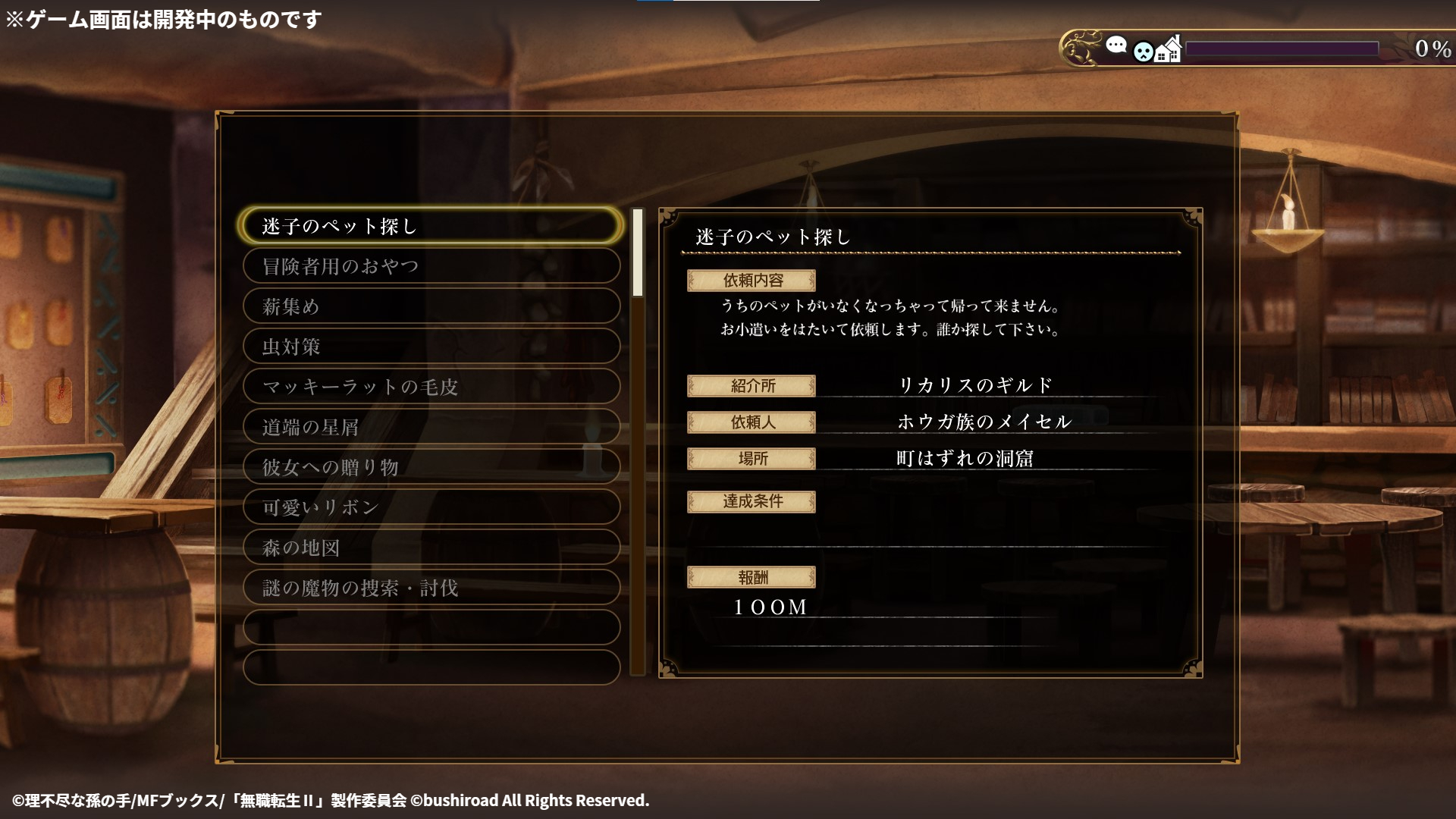Select the 謎の魔物の捜索・討伐 quest
Viewport: 1456px width, 819px height.
click(x=431, y=587)
